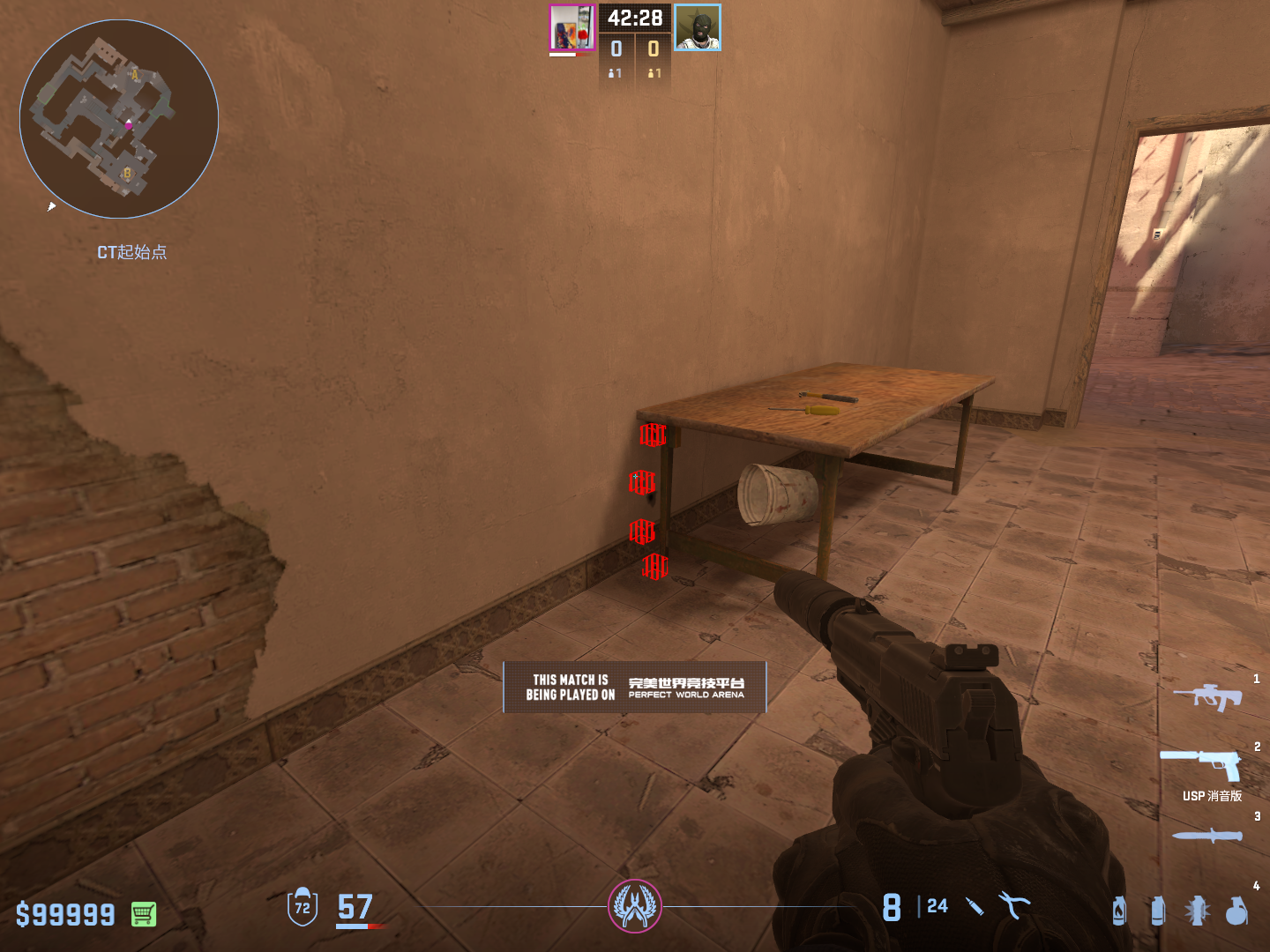Image resolution: width=1270 pixels, height=952 pixels.
Task: Click the Perfect World Arena banner
Action: click(635, 687)
